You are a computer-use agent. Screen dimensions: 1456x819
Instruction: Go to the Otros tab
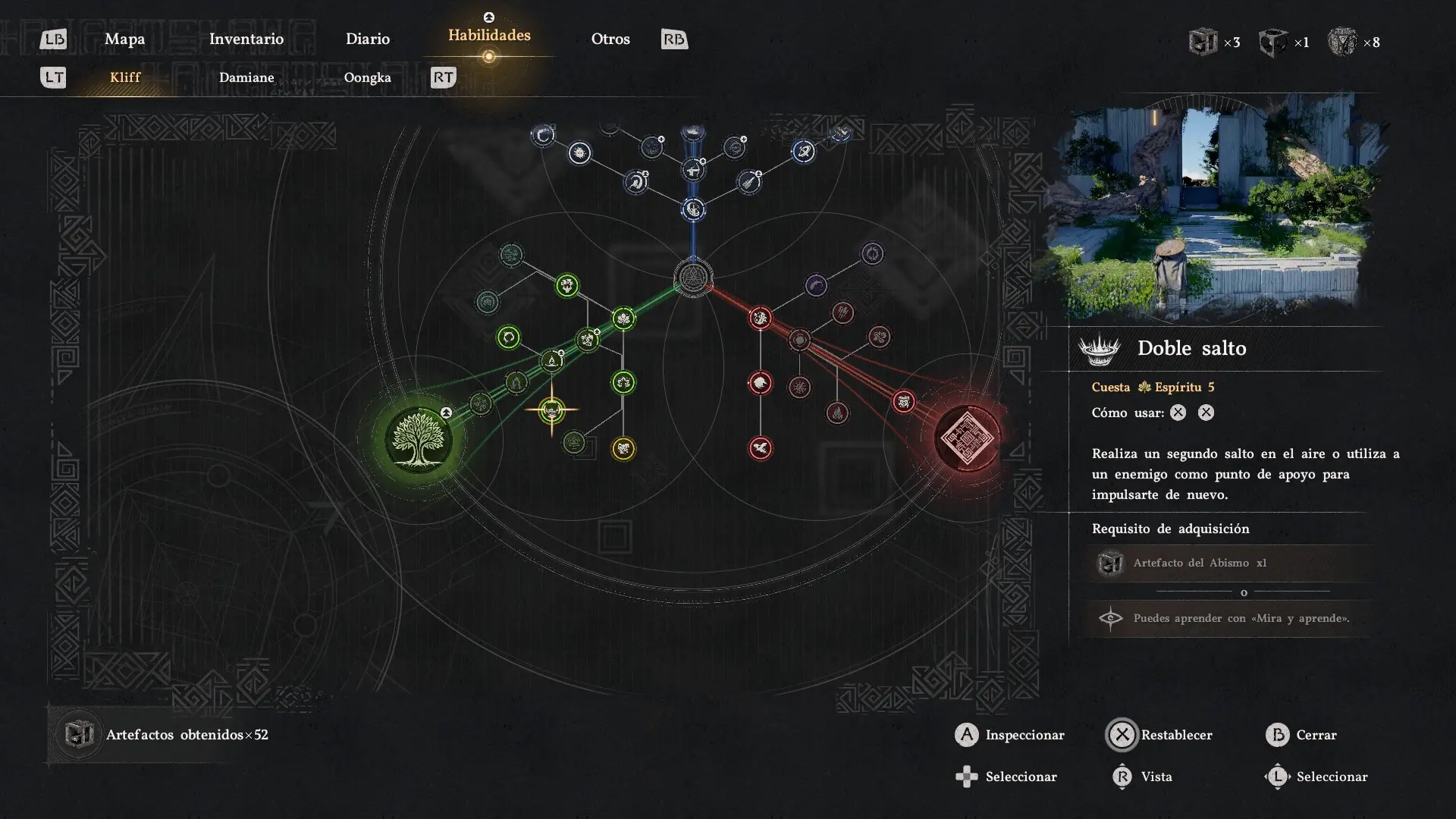(610, 39)
